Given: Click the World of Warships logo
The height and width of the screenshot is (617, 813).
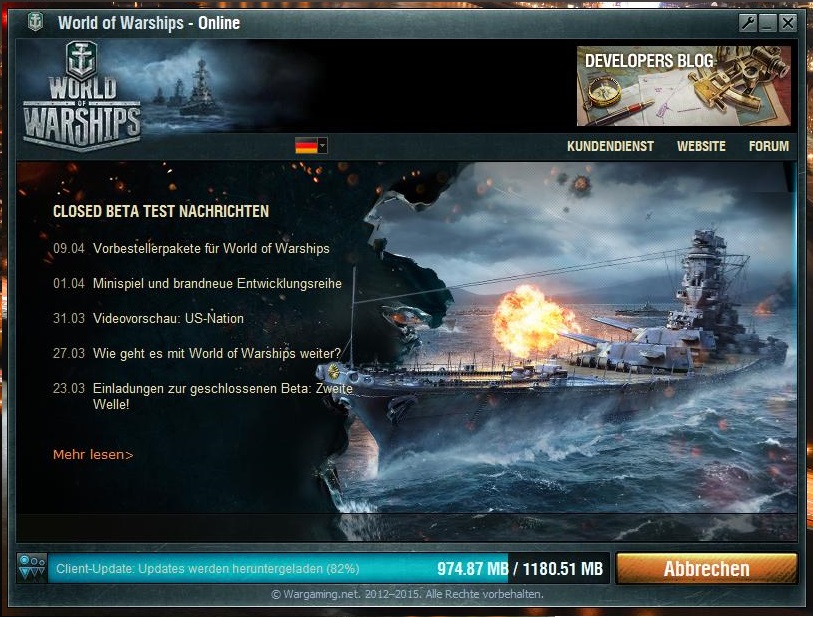Looking at the screenshot, I should [x=81, y=95].
